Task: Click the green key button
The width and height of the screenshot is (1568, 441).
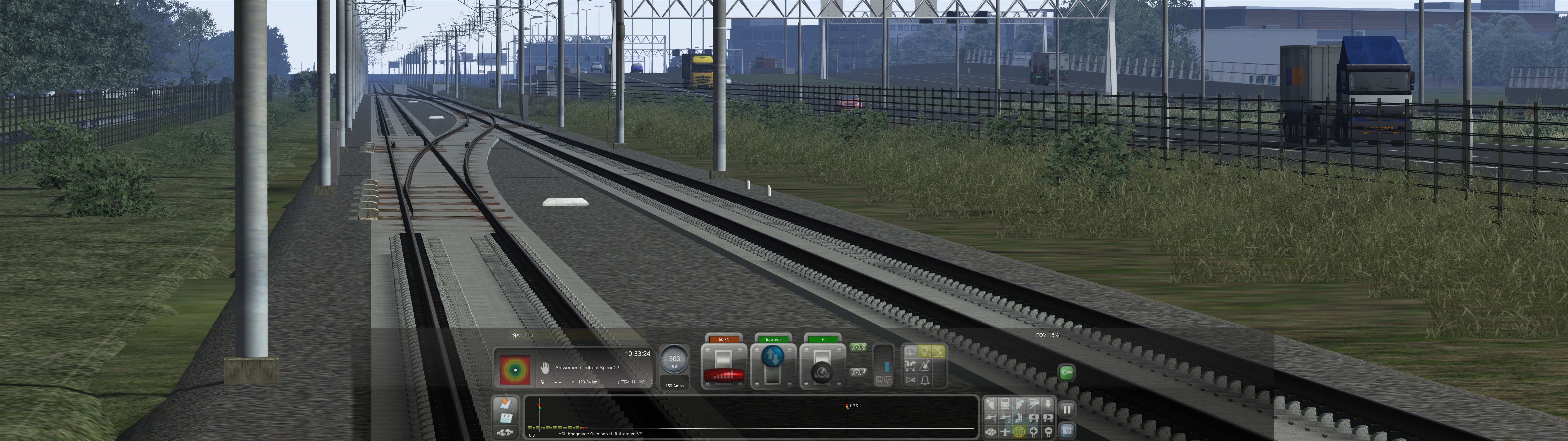Action: tap(1066, 373)
